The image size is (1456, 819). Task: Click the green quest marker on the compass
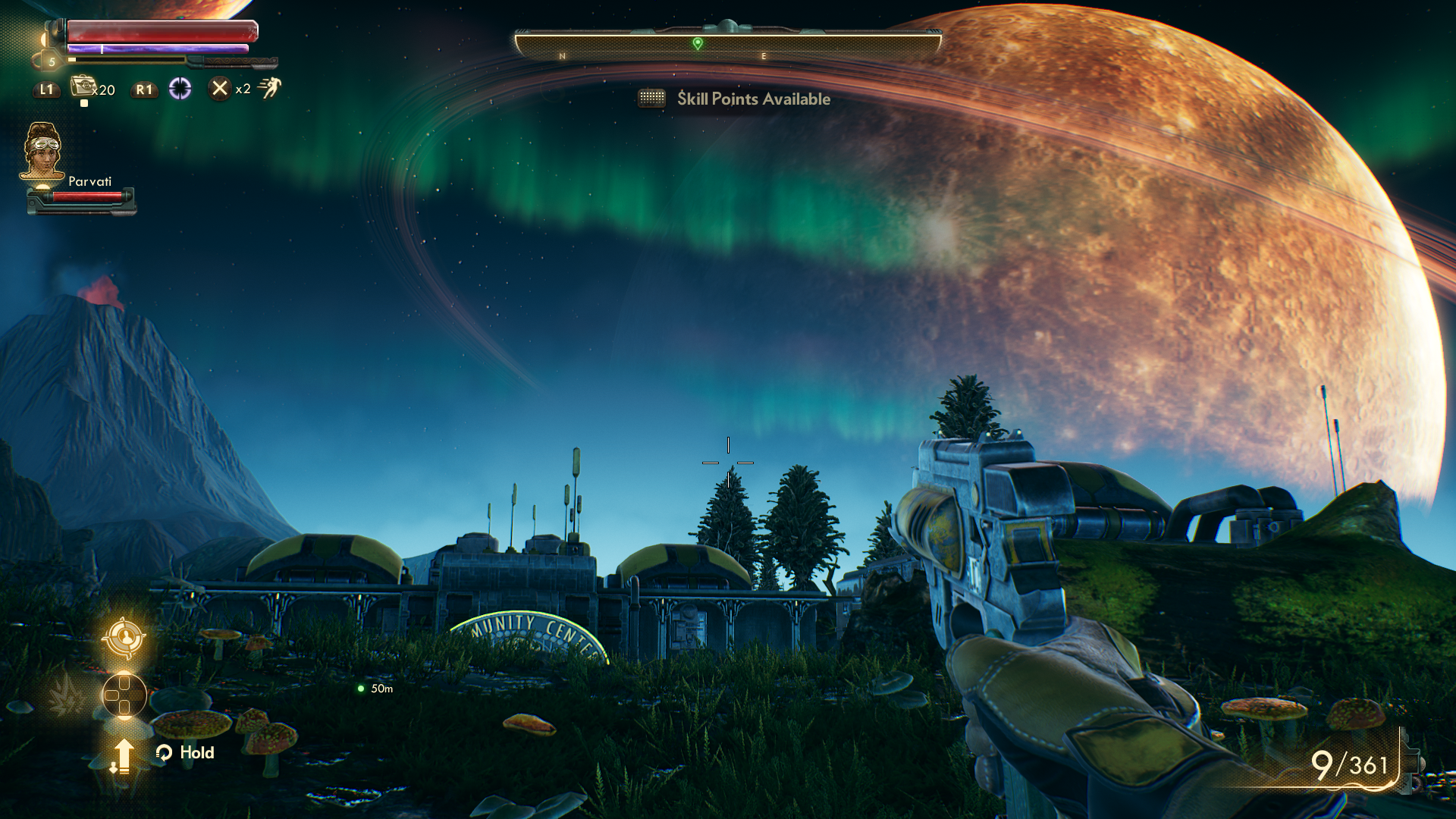[x=698, y=43]
